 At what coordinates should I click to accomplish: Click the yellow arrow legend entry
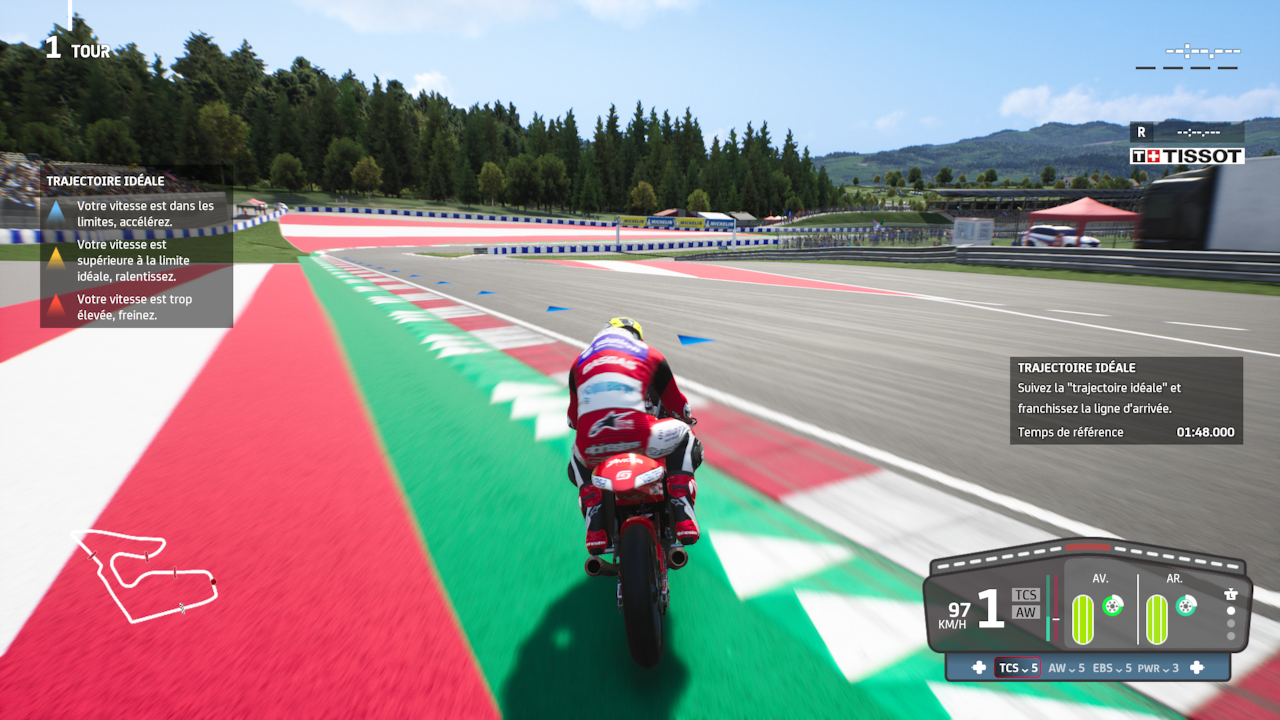click(56, 259)
